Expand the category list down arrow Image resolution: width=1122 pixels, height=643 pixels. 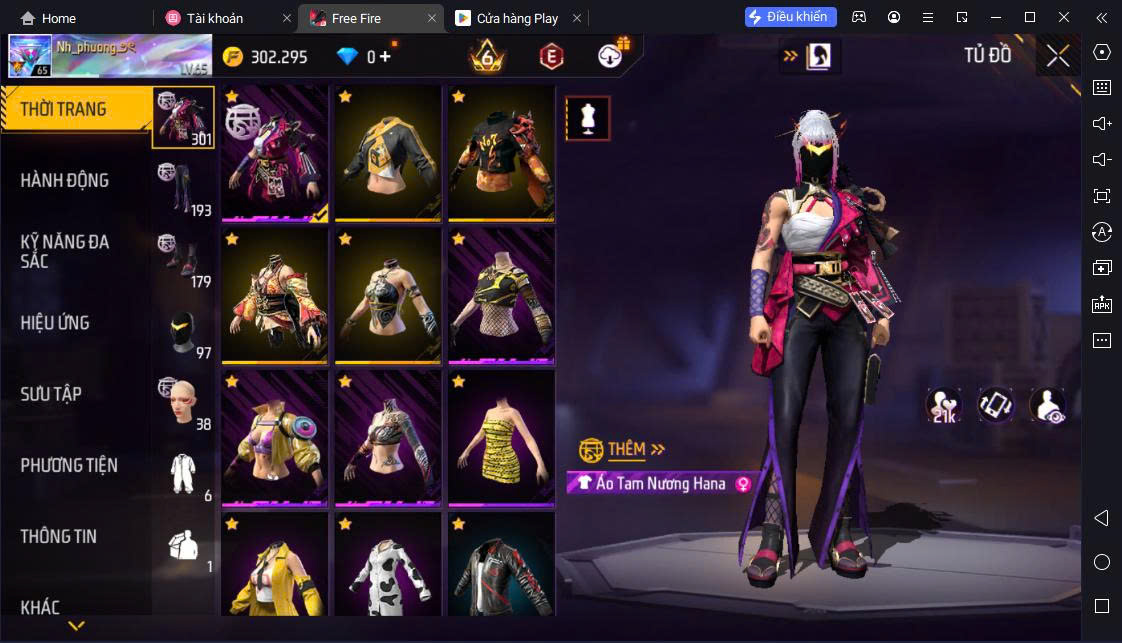pyautogui.click(x=76, y=626)
